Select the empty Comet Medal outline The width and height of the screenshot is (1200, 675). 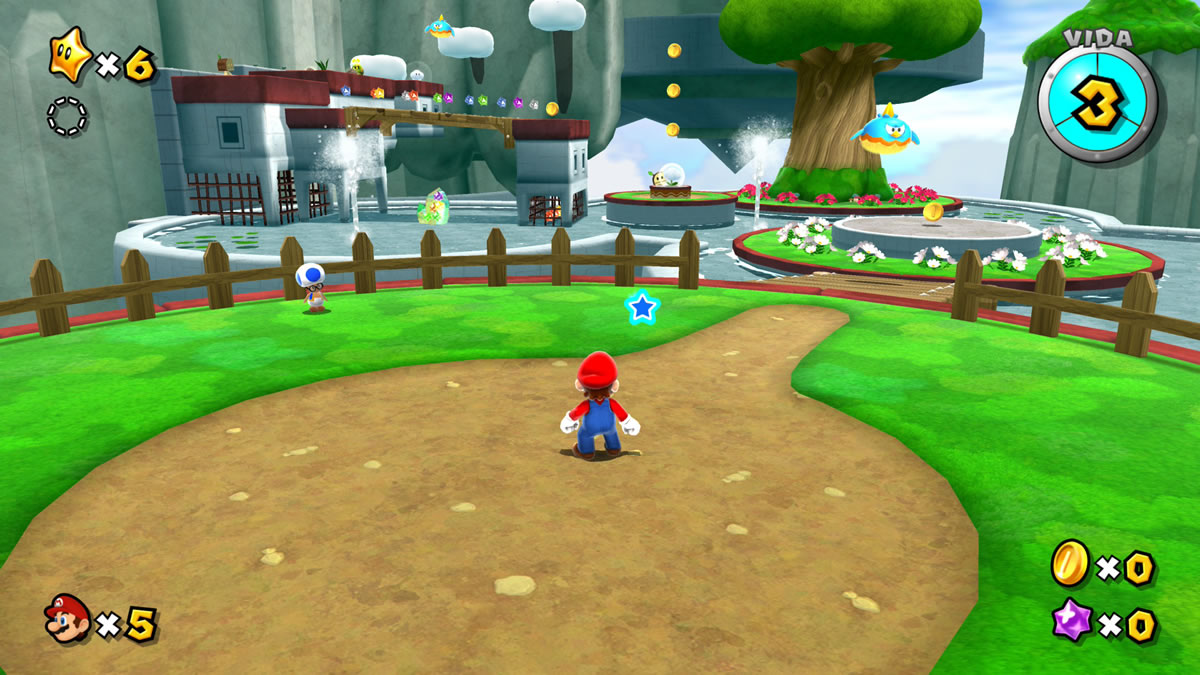(x=67, y=116)
